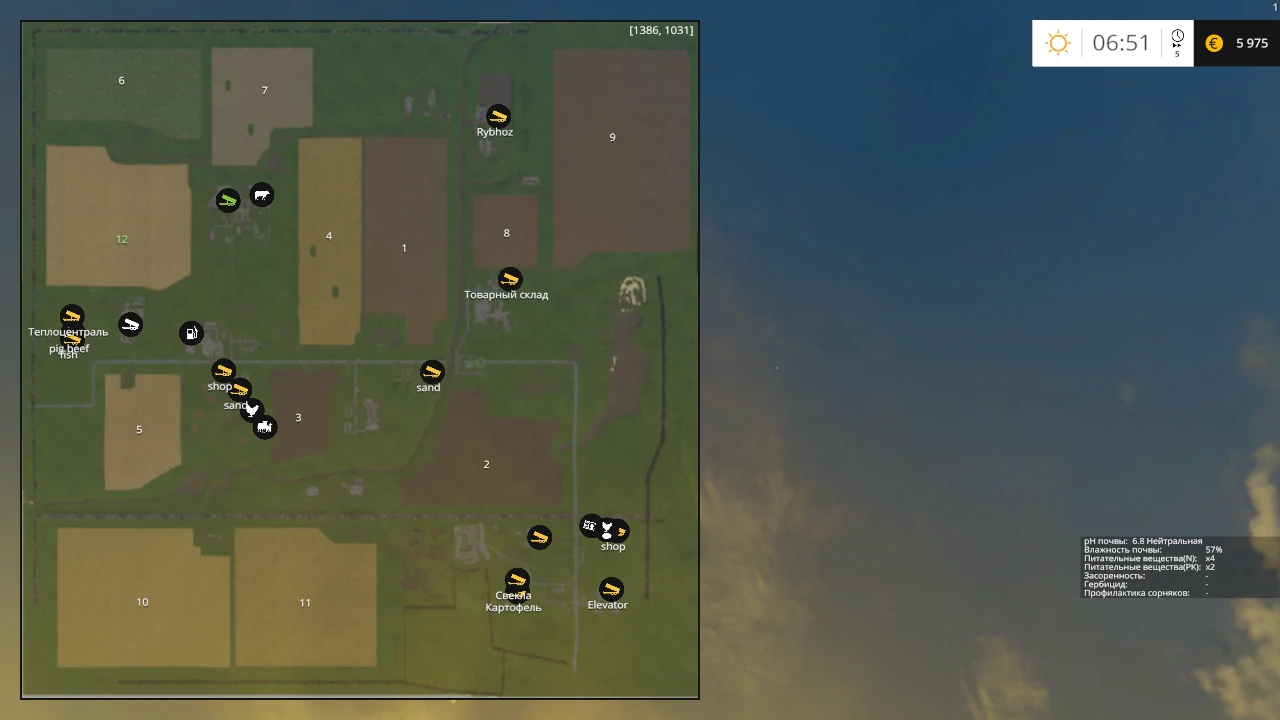Click the shop label near field 3
This screenshot has height=720, width=1280.
(219, 386)
